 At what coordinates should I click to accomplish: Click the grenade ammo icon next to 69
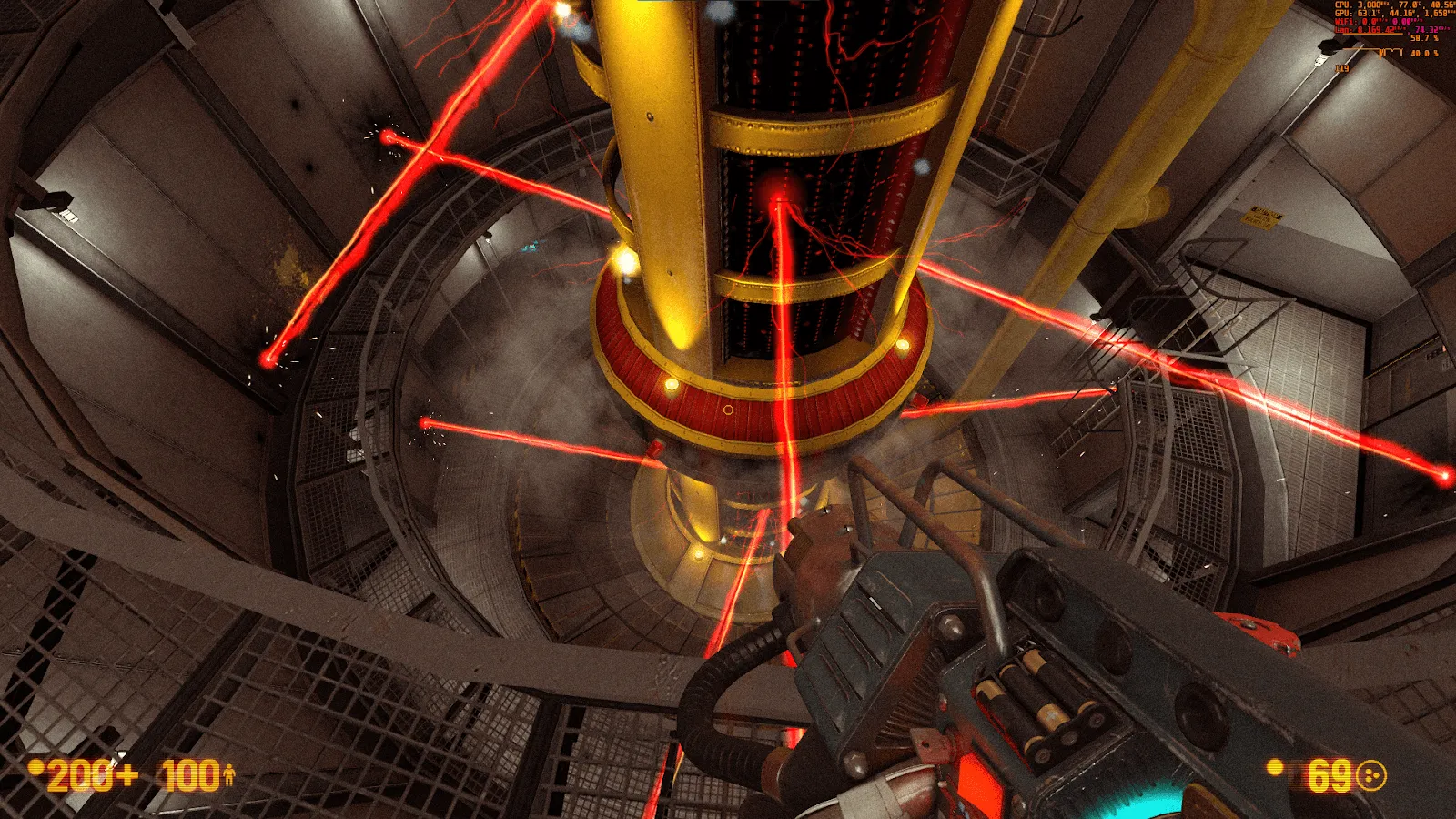tap(1371, 775)
